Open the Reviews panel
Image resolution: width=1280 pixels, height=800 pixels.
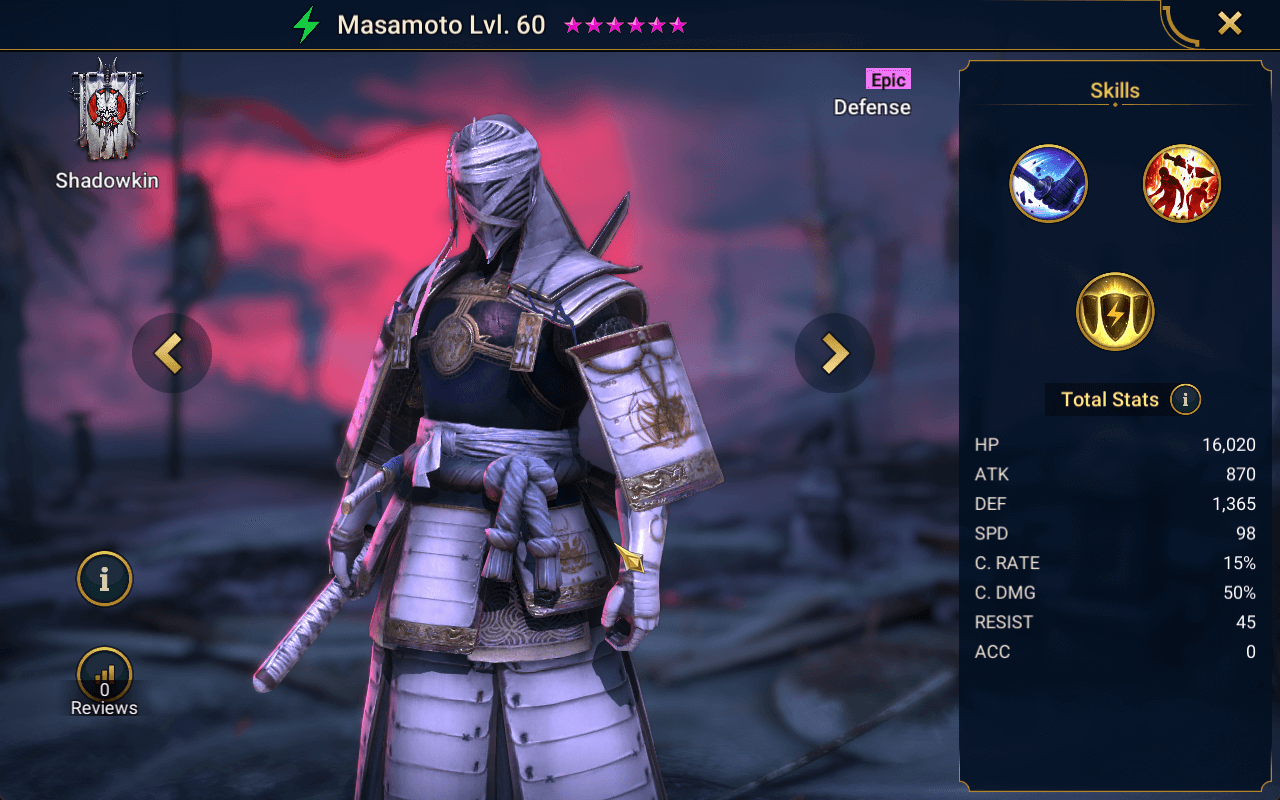pyautogui.click(x=104, y=675)
